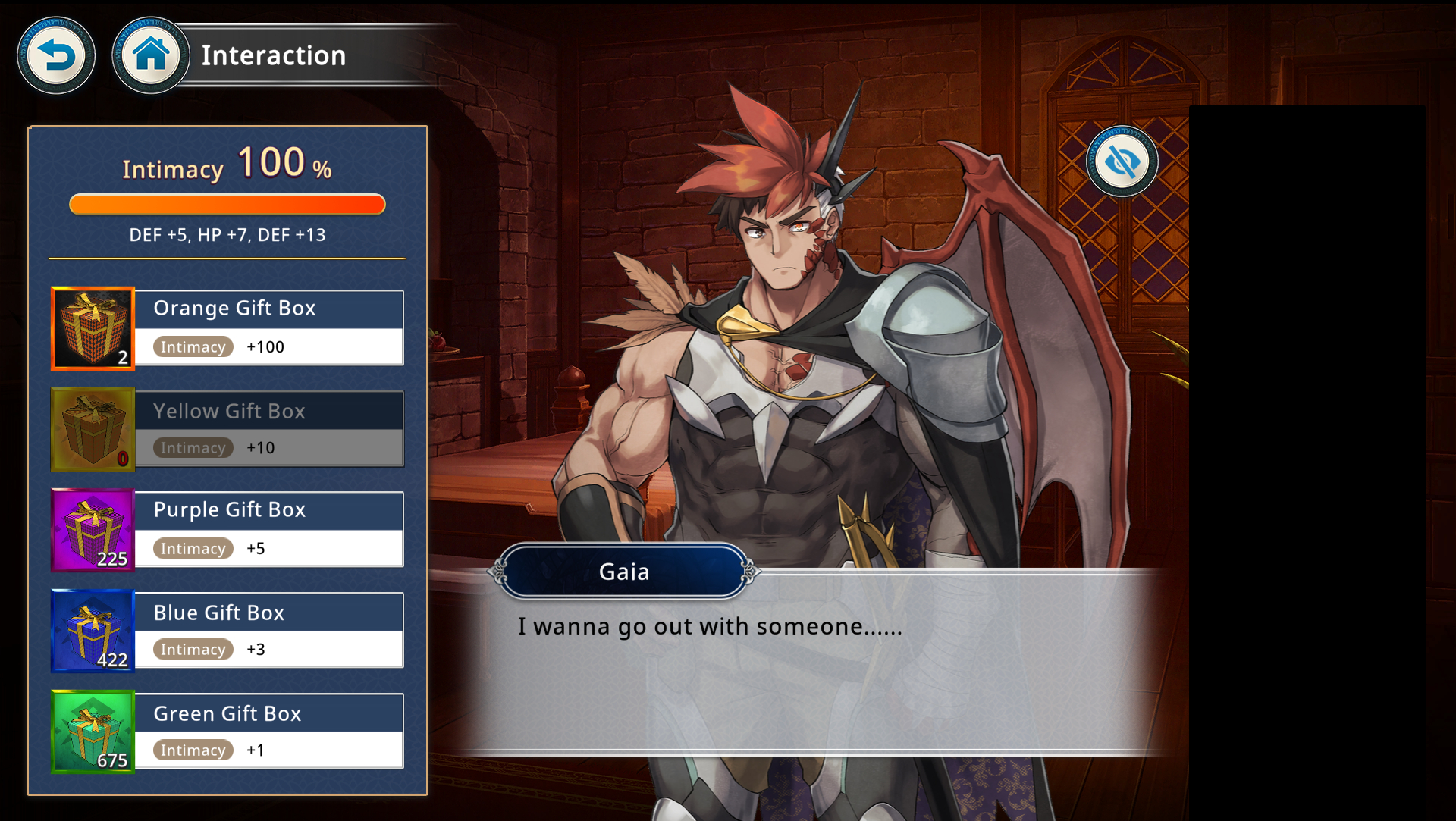Give the Orange Gift Box
The height and width of the screenshot is (821, 1456).
(x=227, y=328)
